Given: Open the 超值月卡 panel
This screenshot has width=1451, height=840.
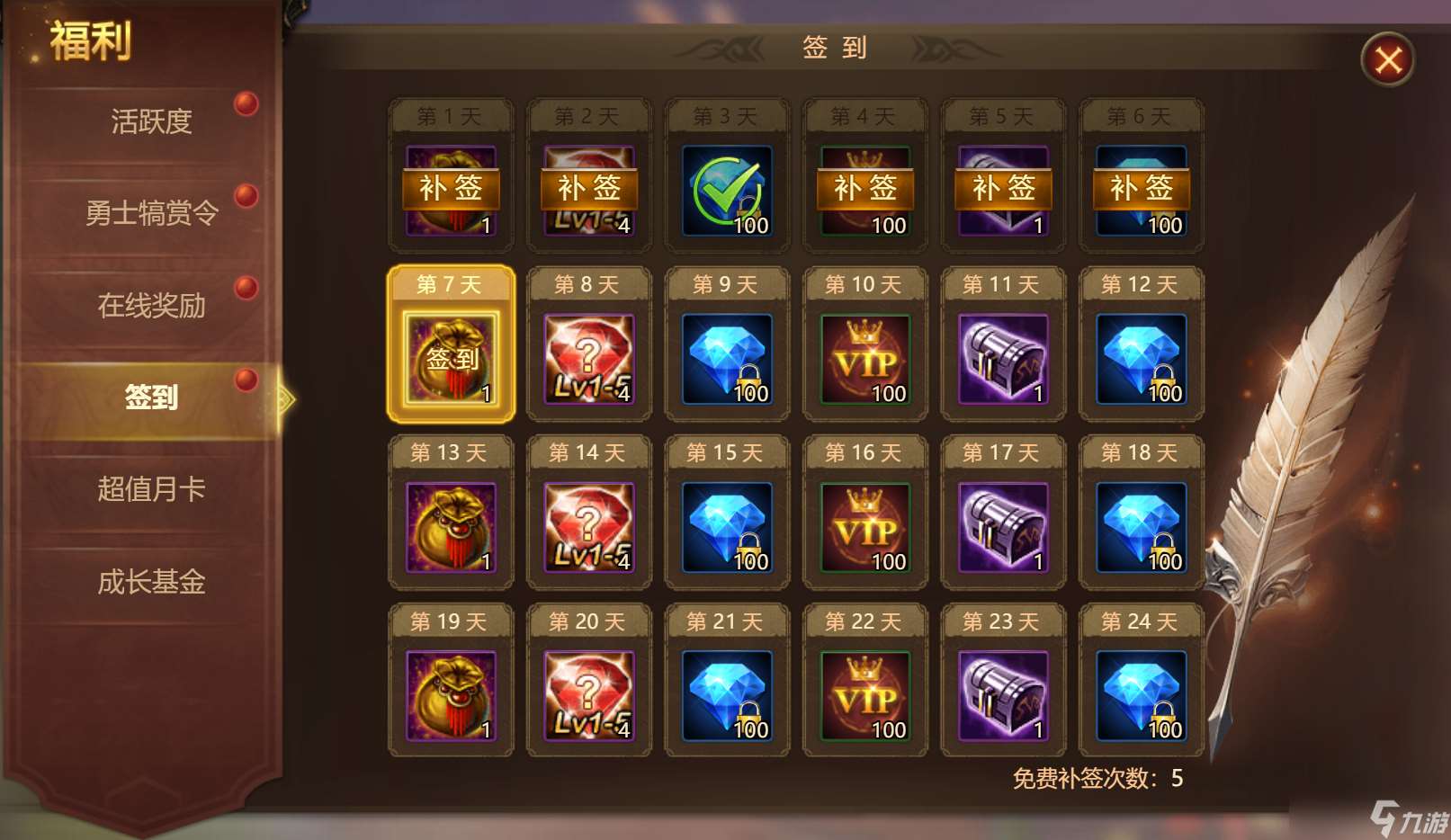Looking at the screenshot, I should (x=151, y=489).
